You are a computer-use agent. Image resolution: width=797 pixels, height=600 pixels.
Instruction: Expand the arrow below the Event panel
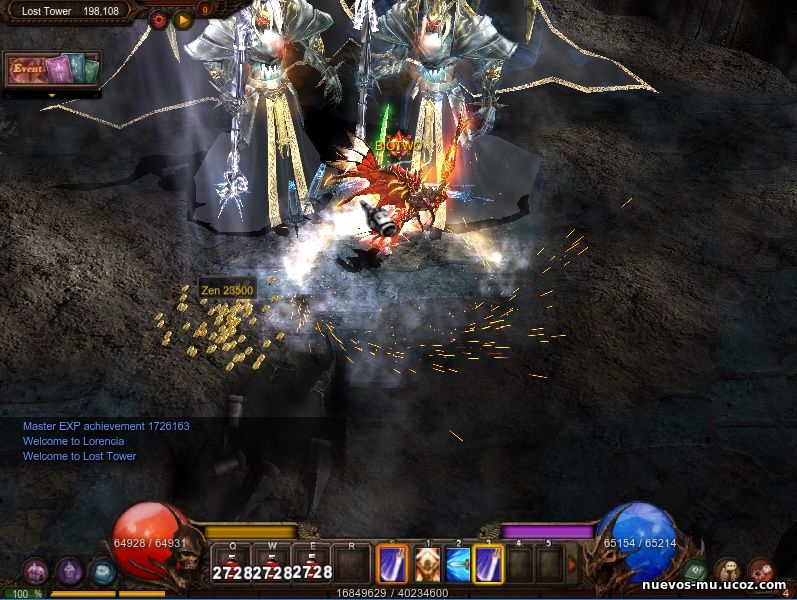(52, 96)
